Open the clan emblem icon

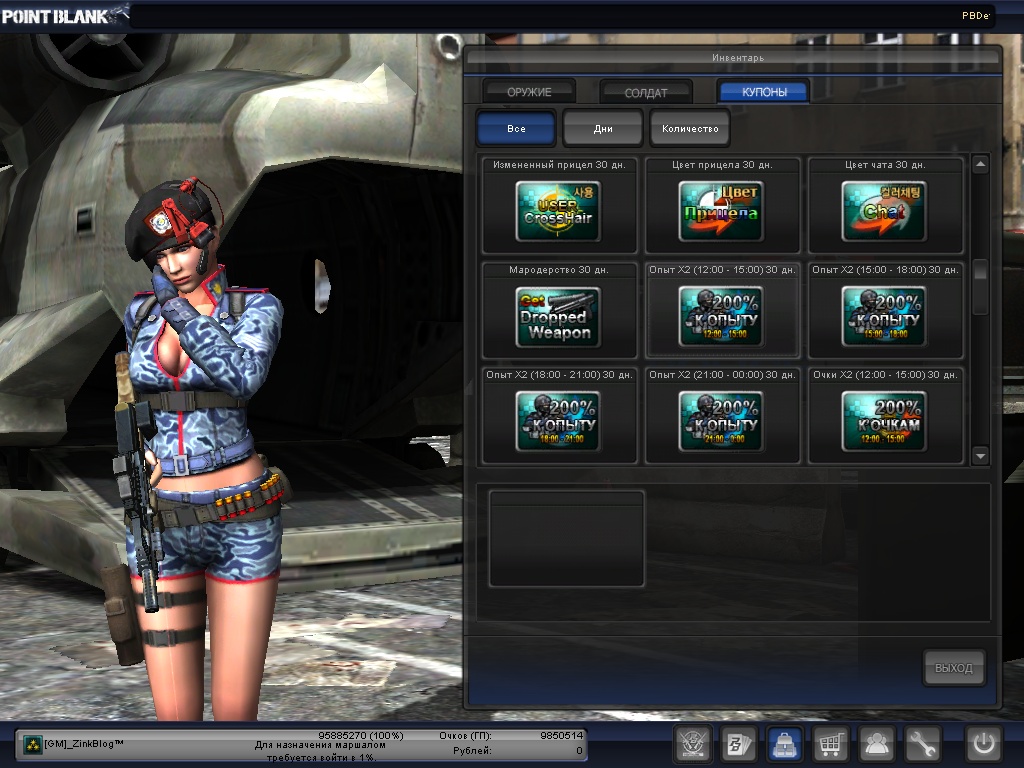(x=691, y=744)
